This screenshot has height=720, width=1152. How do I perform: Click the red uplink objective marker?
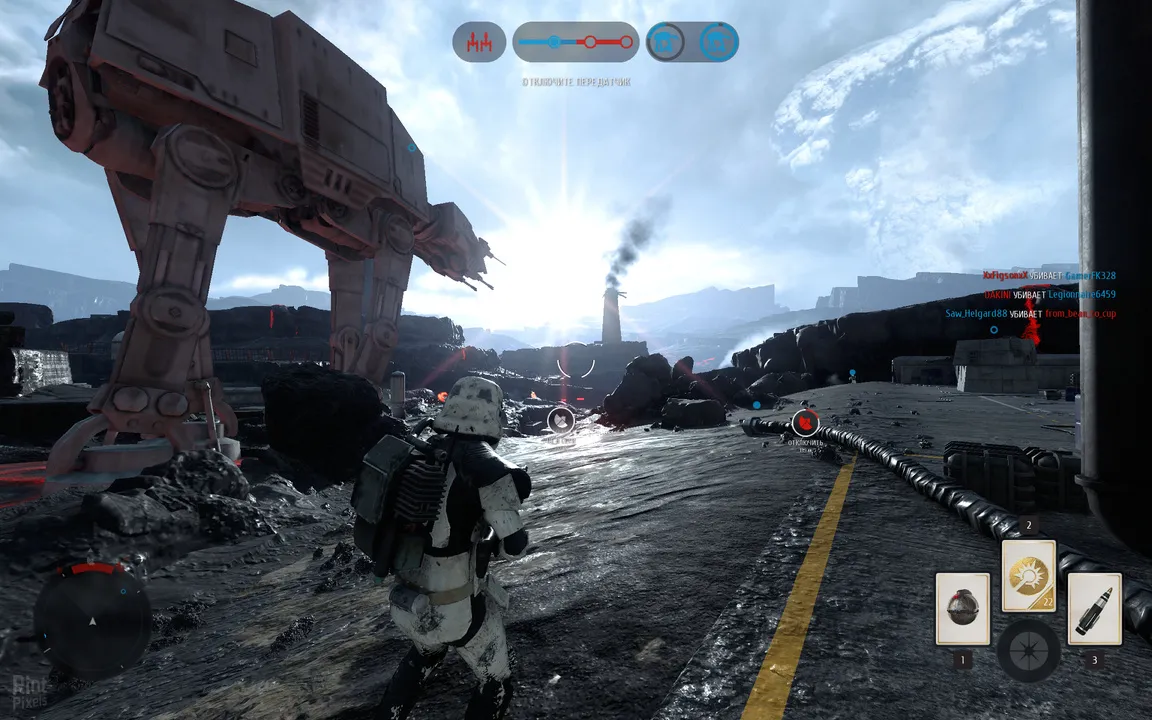[805, 423]
